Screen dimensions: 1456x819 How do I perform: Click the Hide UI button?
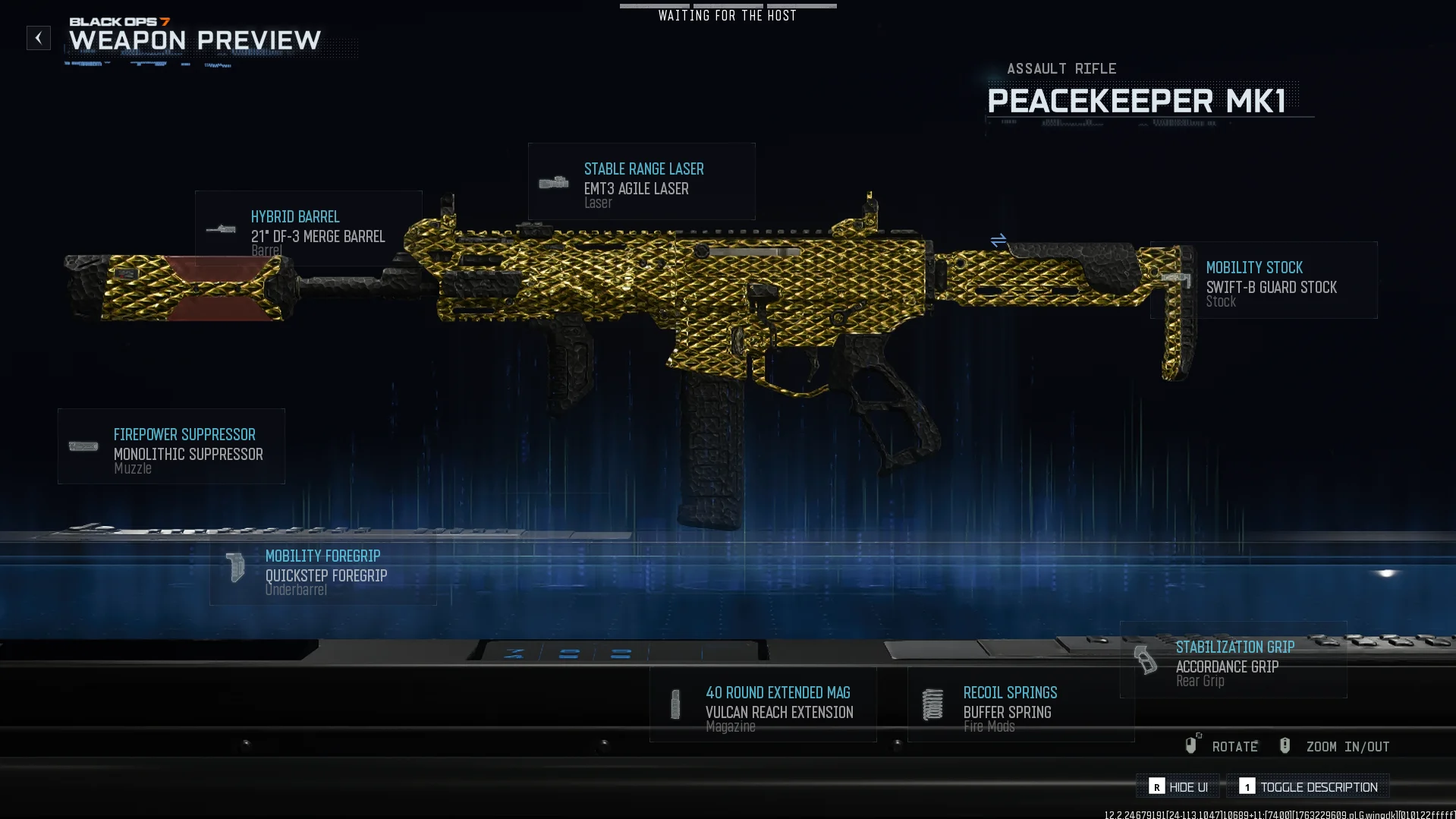click(1178, 786)
